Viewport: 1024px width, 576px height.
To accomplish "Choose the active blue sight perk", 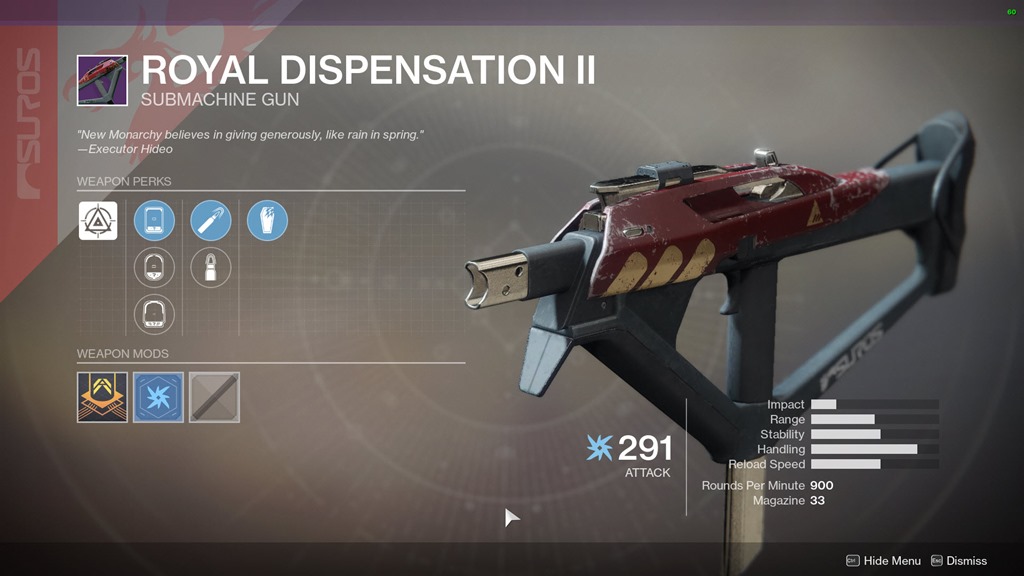I will (154, 221).
